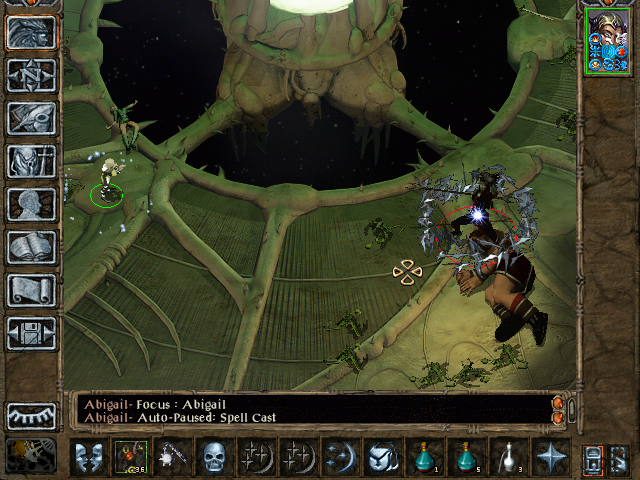Equip the sling quick weapon slot
Image resolution: width=640 pixels, height=480 pixels.
click(130, 457)
